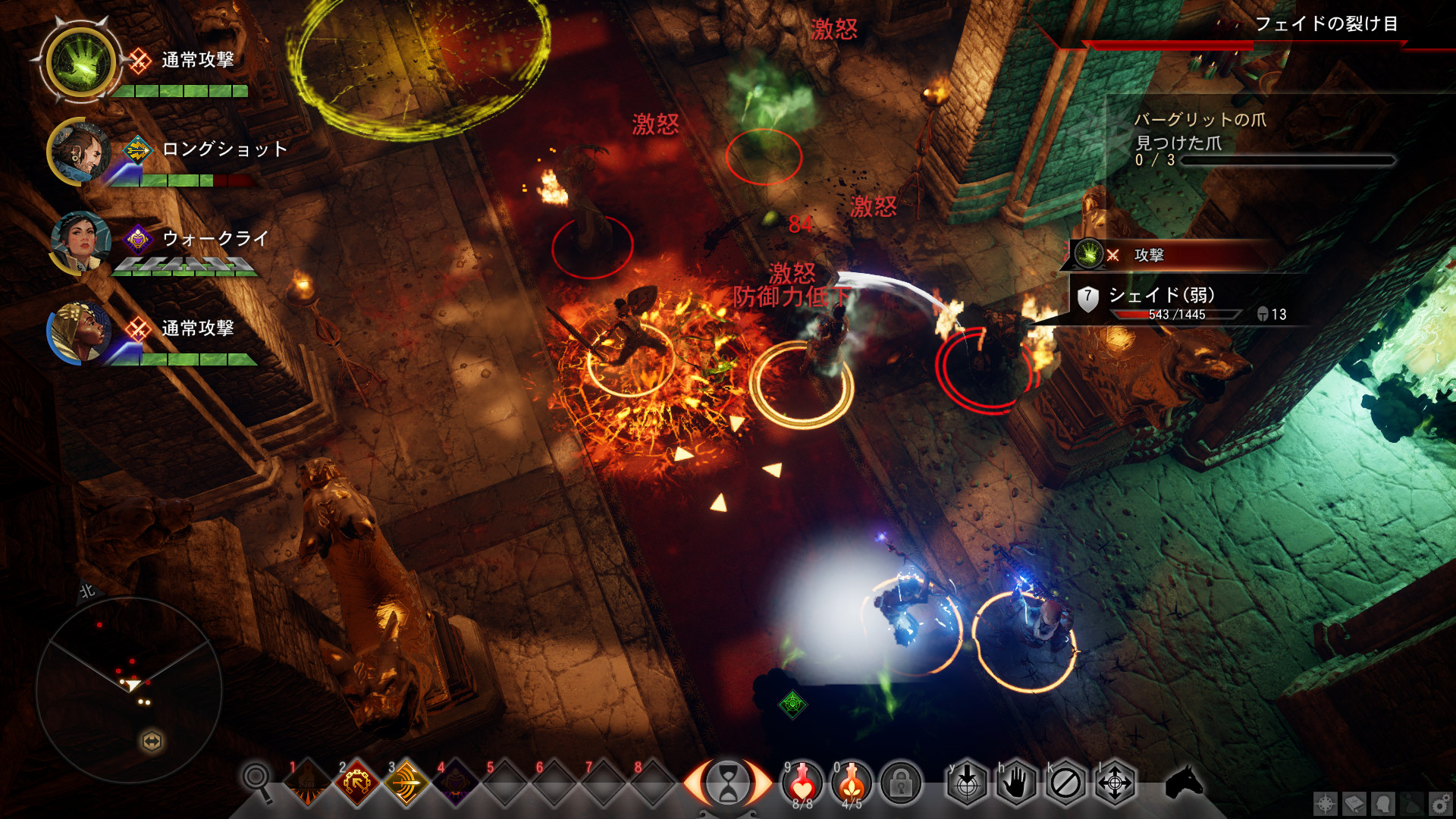Click the circular minimap
Viewport: 1456px width, 819px height.
tap(129, 690)
